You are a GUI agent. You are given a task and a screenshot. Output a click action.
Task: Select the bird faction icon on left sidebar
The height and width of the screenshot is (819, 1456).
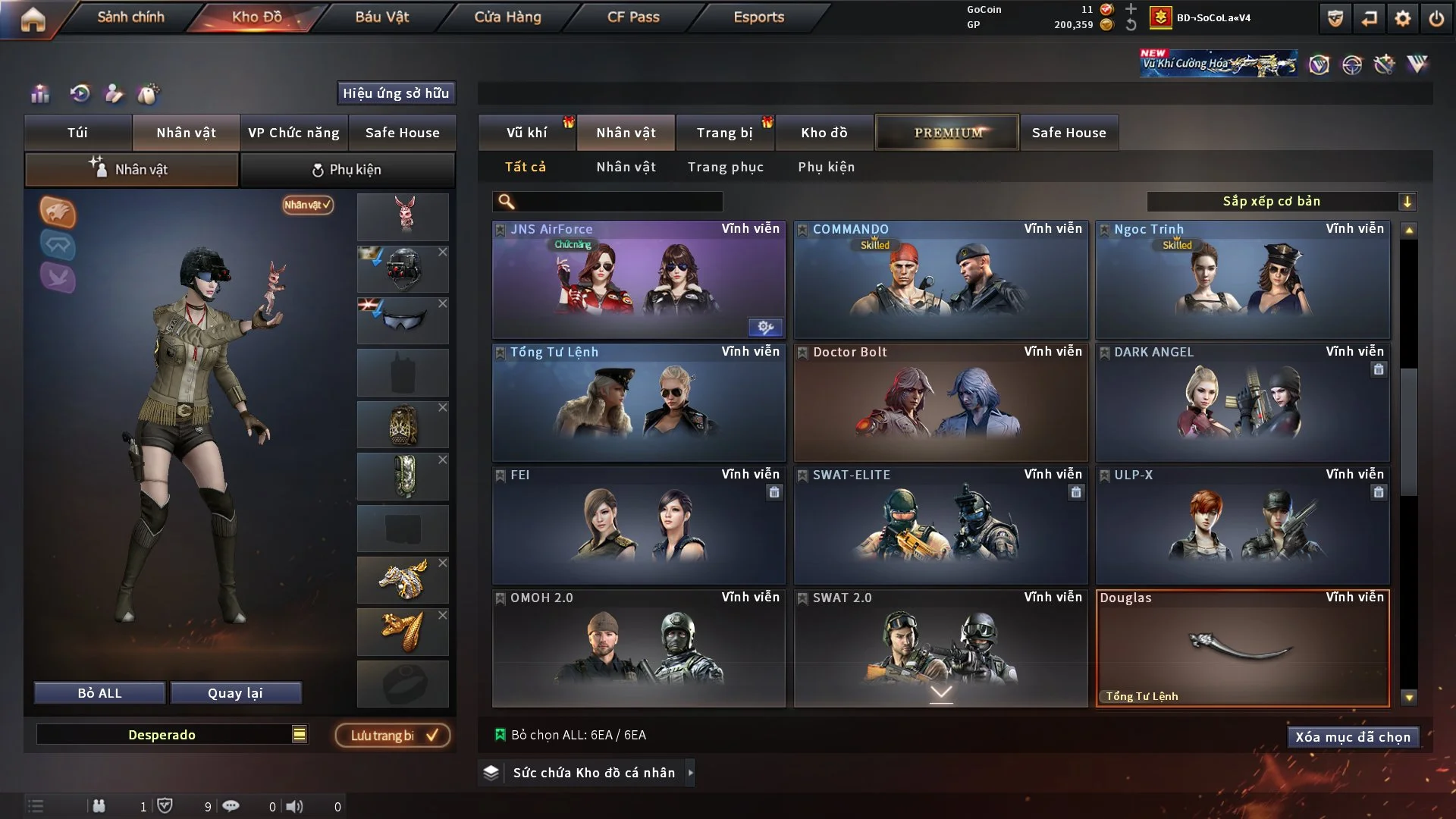pyautogui.click(x=58, y=279)
